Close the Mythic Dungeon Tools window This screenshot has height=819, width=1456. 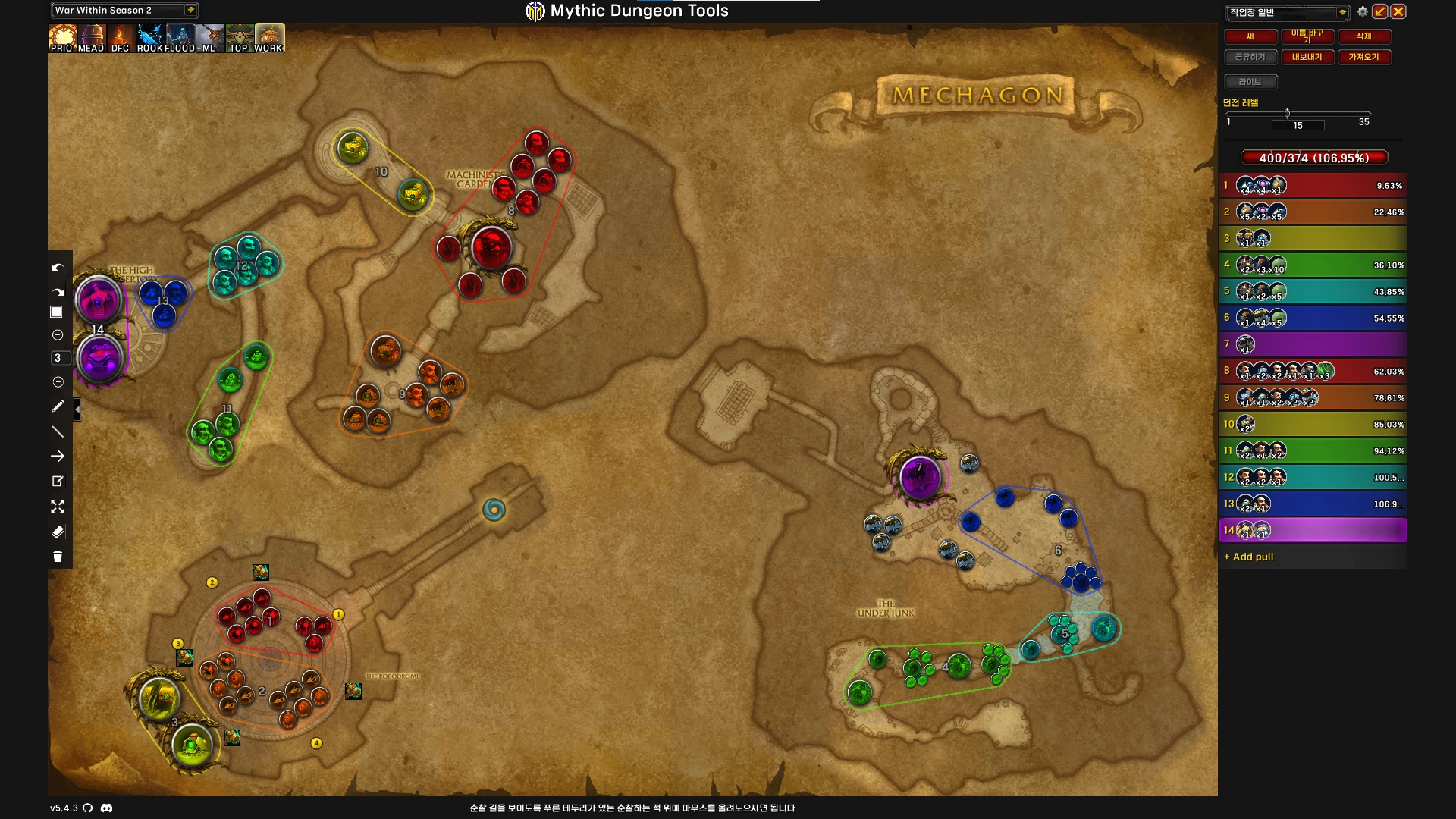(1398, 11)
